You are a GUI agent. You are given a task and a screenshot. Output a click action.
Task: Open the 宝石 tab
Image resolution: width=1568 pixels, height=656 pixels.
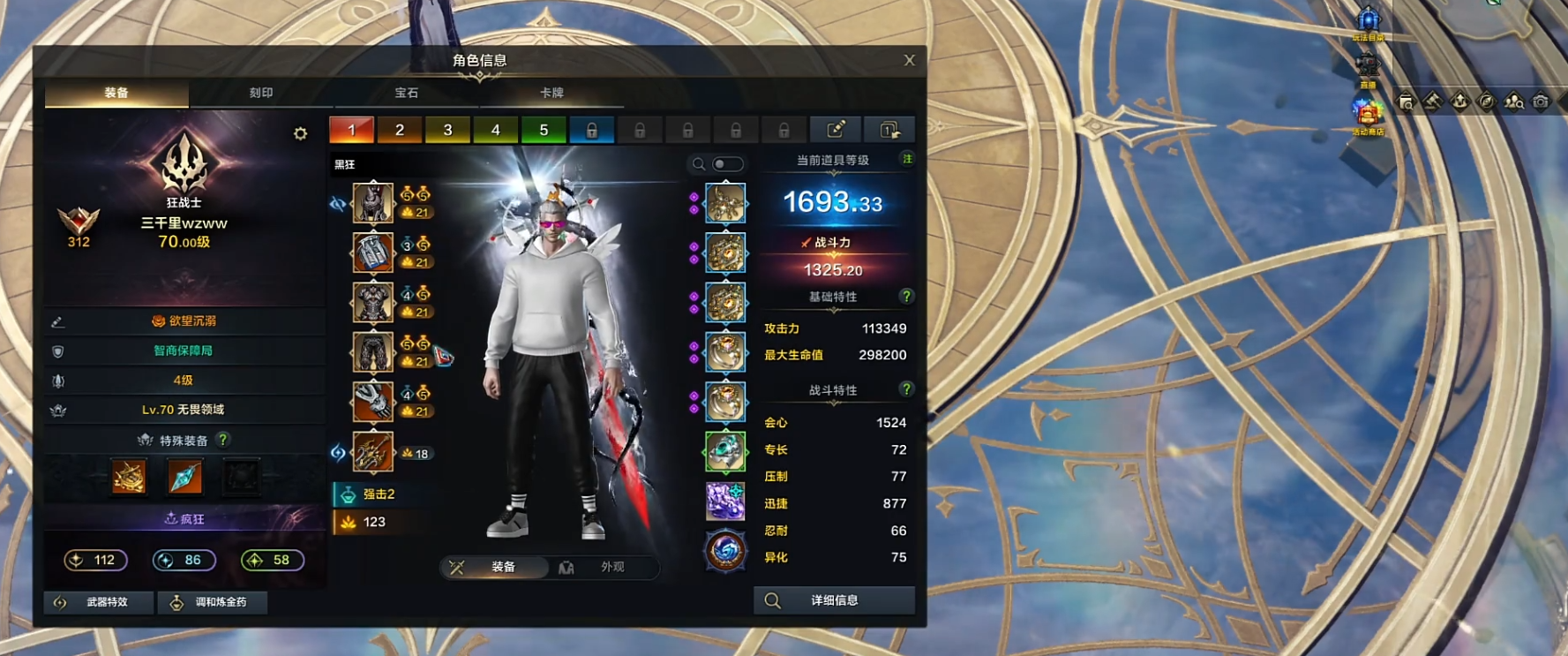406,93
